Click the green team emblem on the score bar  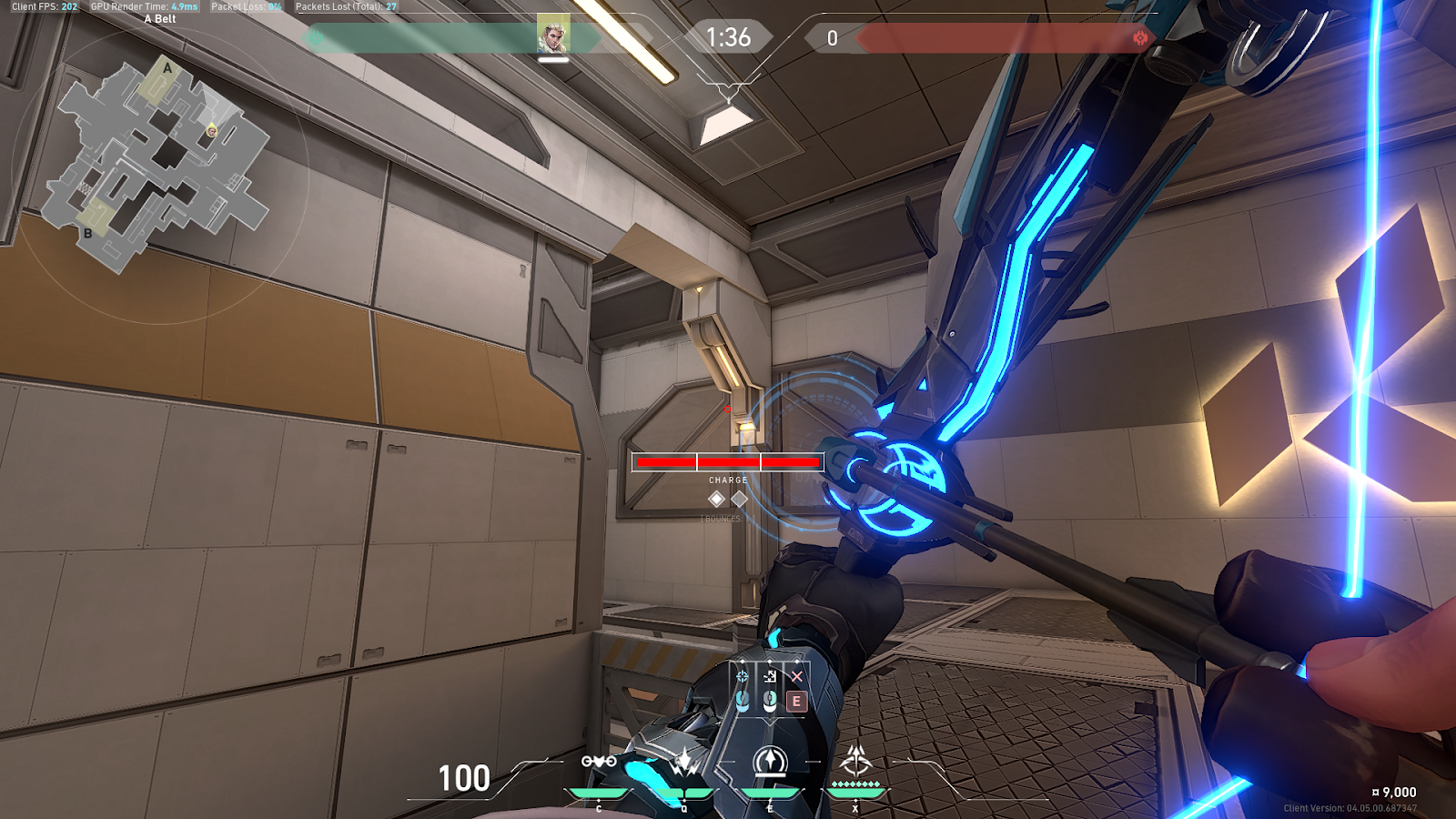click(x=316, y=38)
